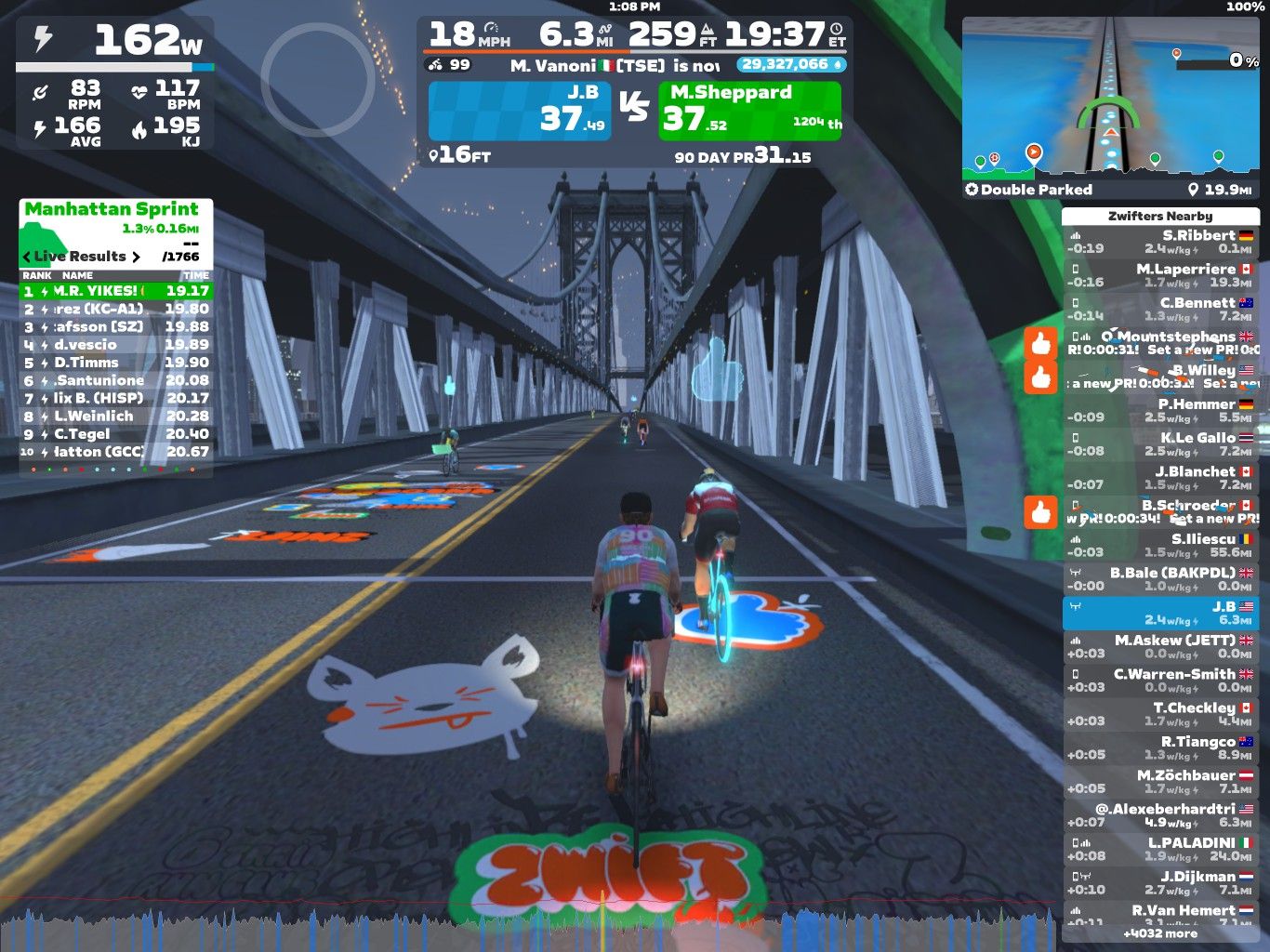This screenshot has height=952, width=1270.
Task: Select rider B.Bale (BAKPDL) in nearby list
Action: tap(1167, 578)
